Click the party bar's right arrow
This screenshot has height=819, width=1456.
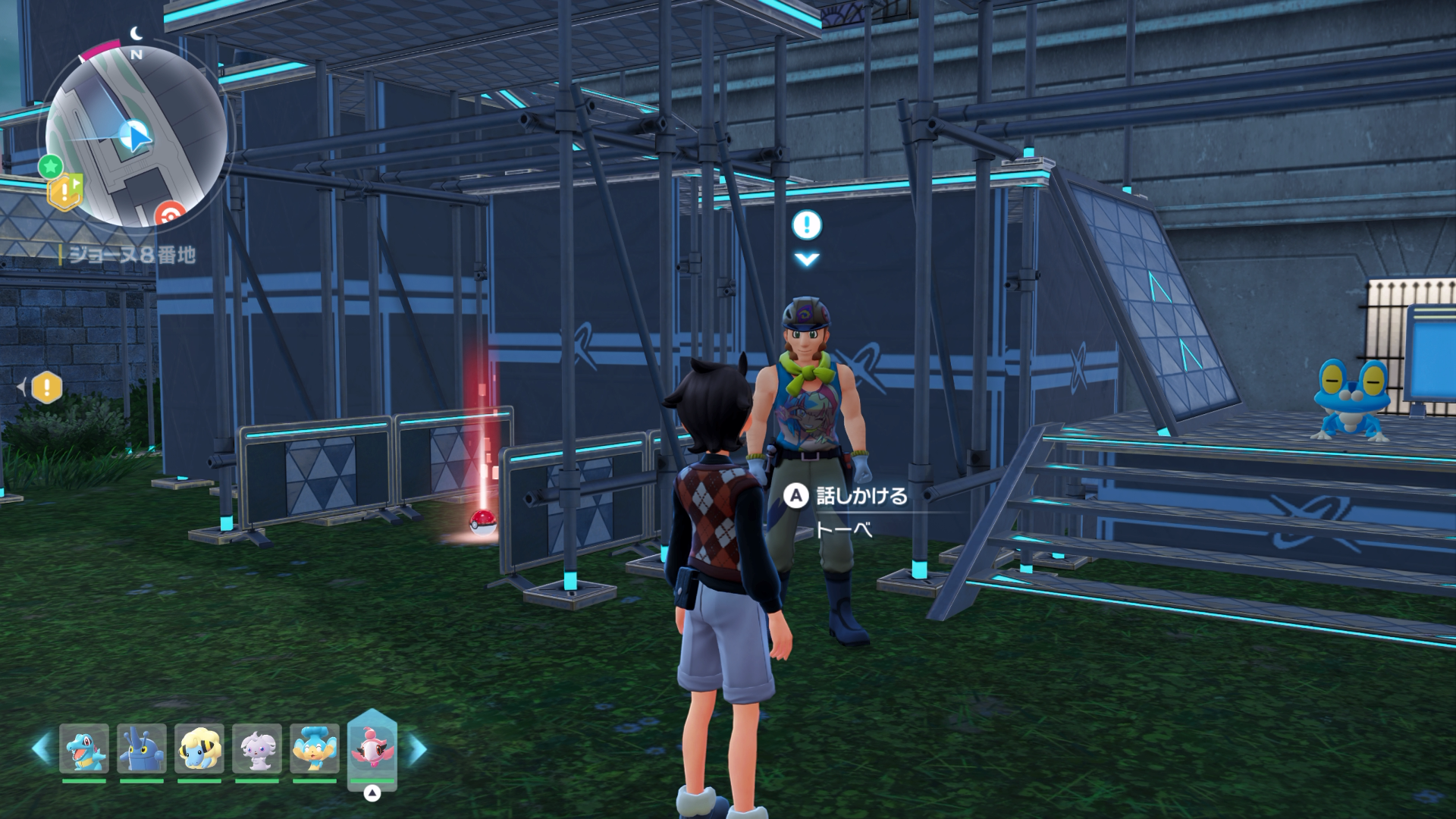coord(418,748)
